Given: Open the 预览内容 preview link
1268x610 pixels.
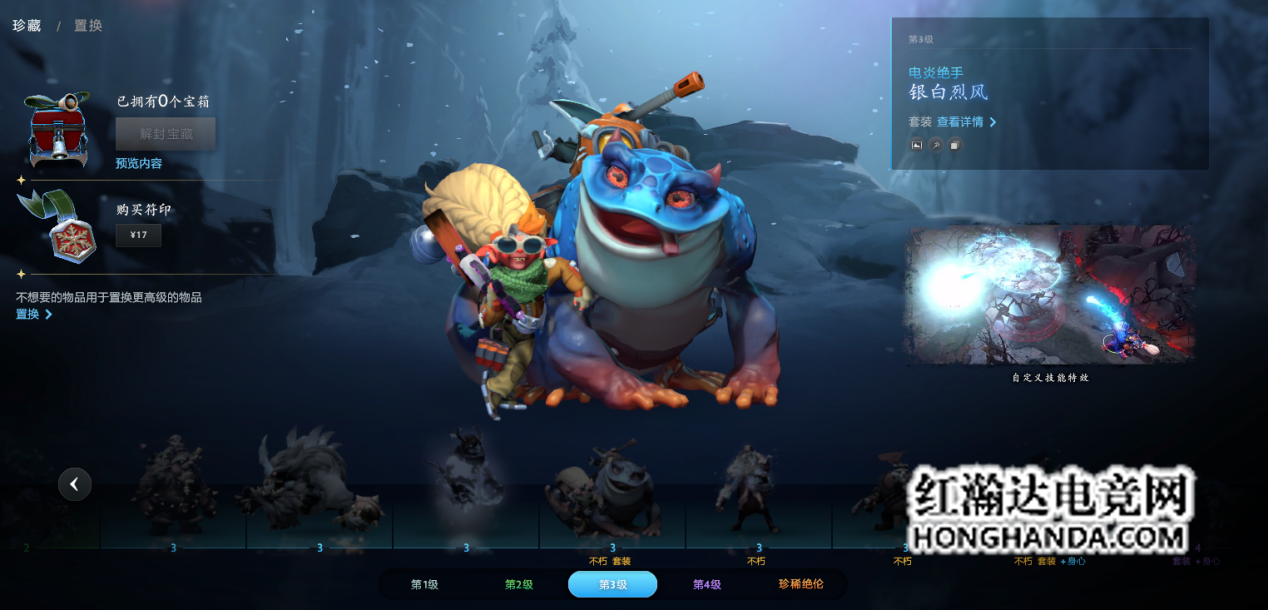Looking at the screenshot, I should point(138,163).
